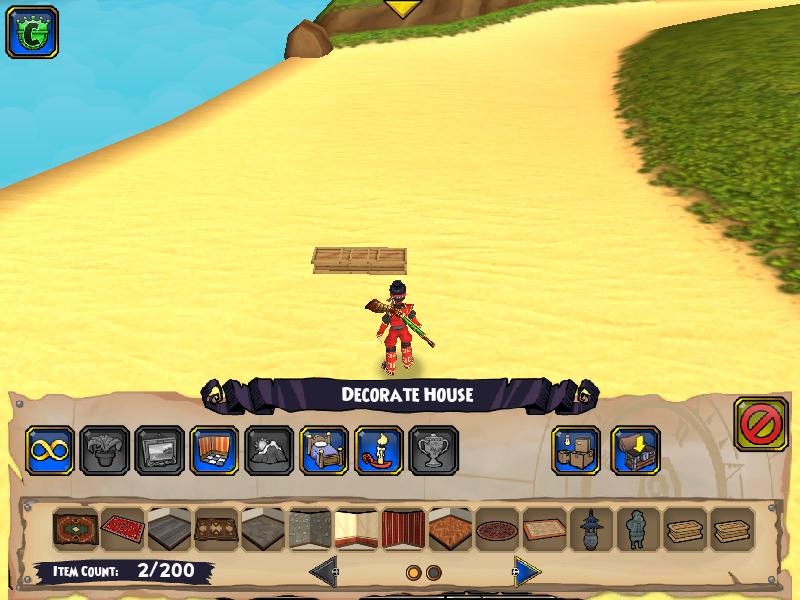800x600 pixels.
Task: Pick the red striped wallpaper item
Action: click(x=404, y=529)
